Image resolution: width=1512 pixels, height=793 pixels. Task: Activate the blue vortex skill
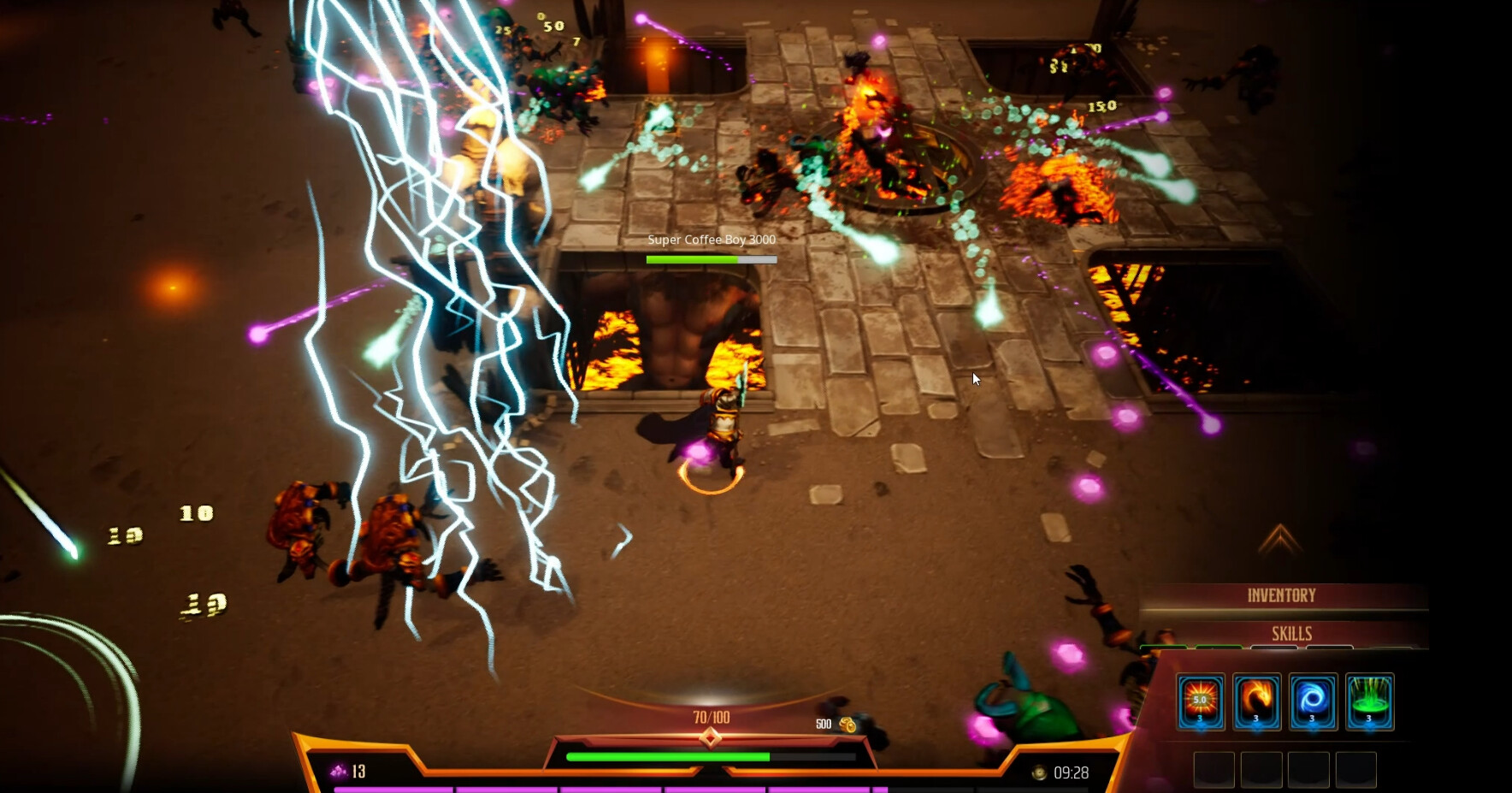point(1312,700)
